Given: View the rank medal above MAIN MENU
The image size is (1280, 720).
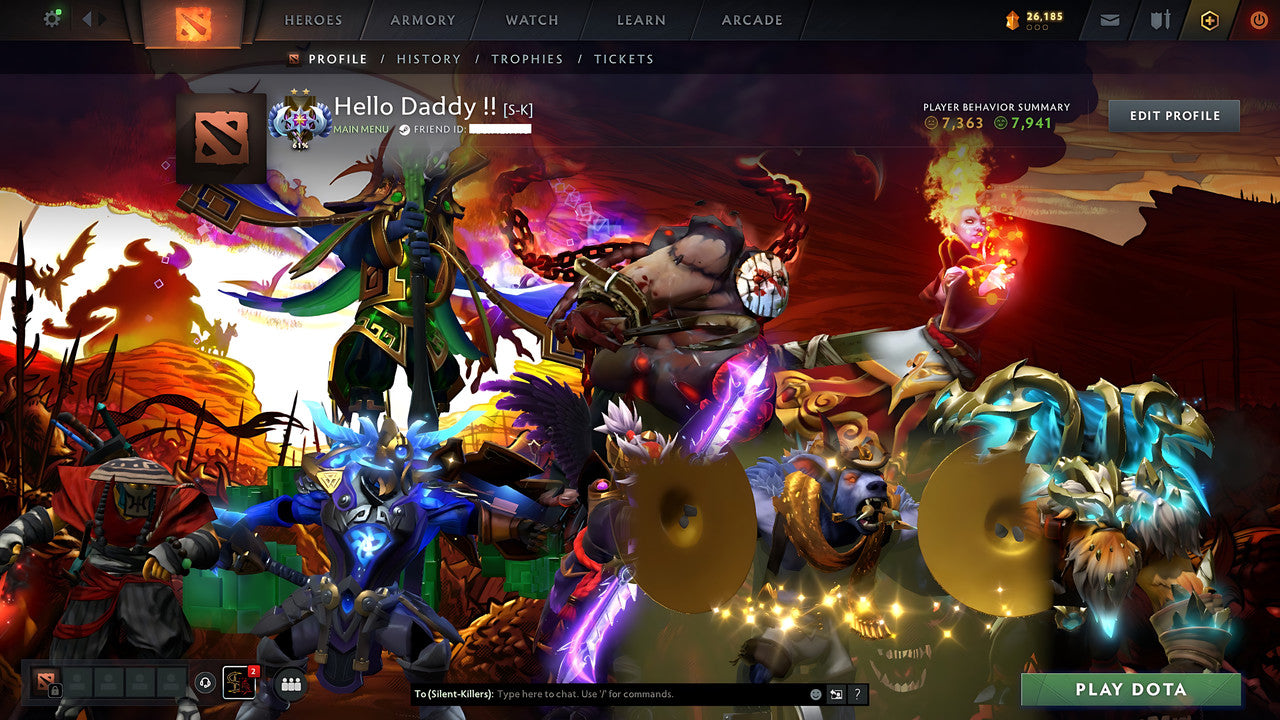Looking at the screenshot, I should point(300,119).
